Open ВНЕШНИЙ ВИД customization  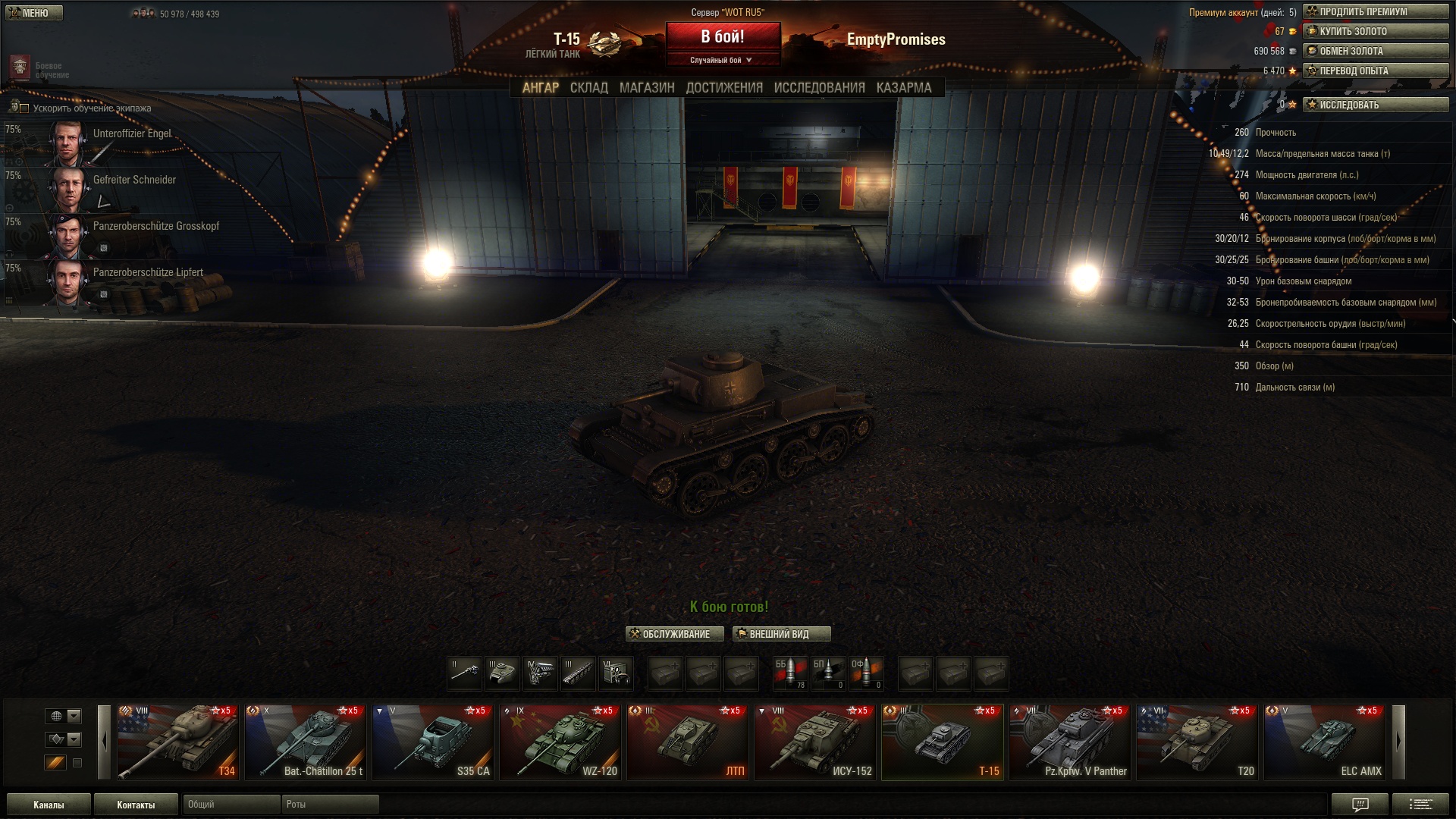(x=781, y=634)
